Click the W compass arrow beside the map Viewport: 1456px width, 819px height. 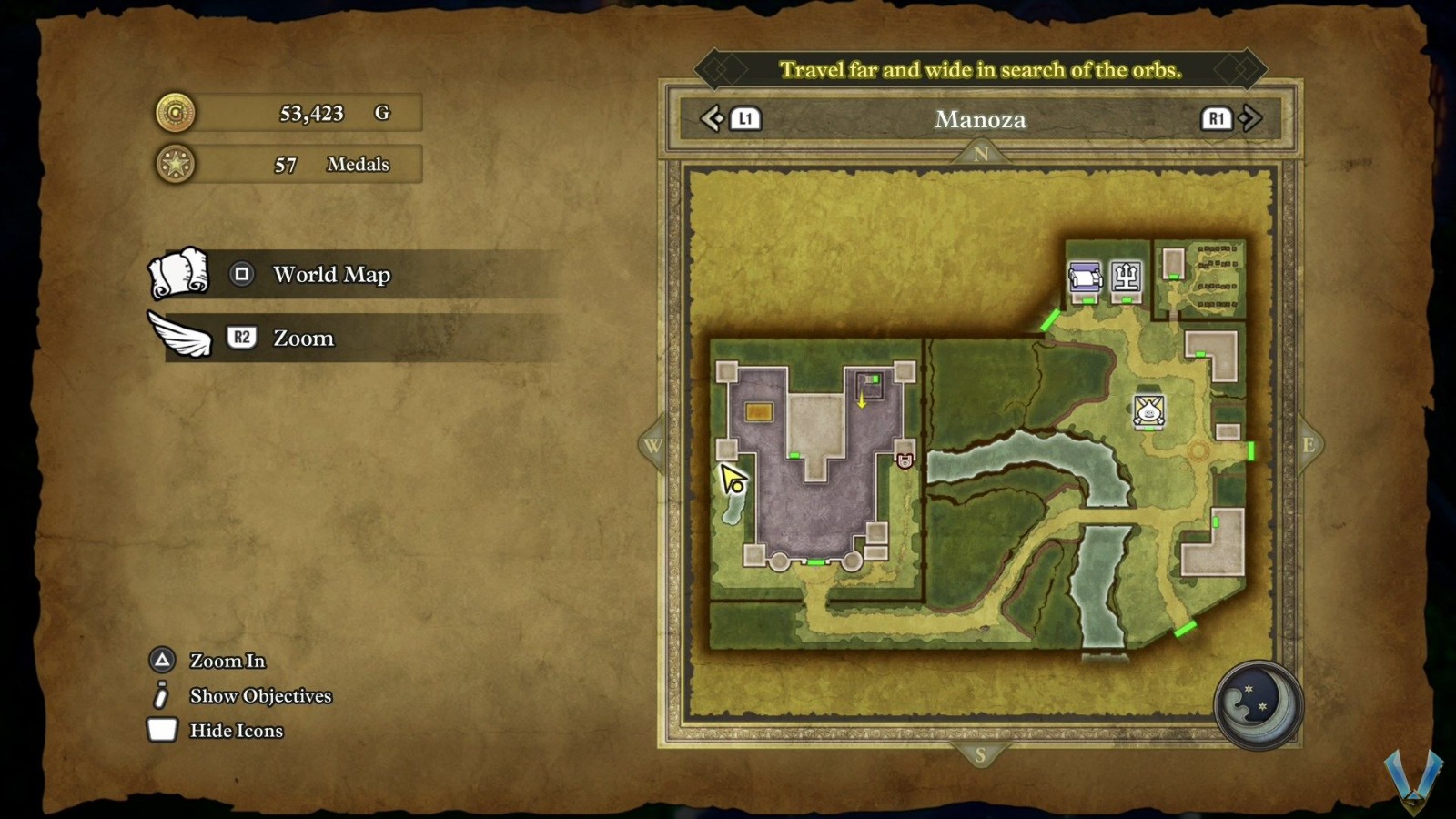tap(652, 445)
